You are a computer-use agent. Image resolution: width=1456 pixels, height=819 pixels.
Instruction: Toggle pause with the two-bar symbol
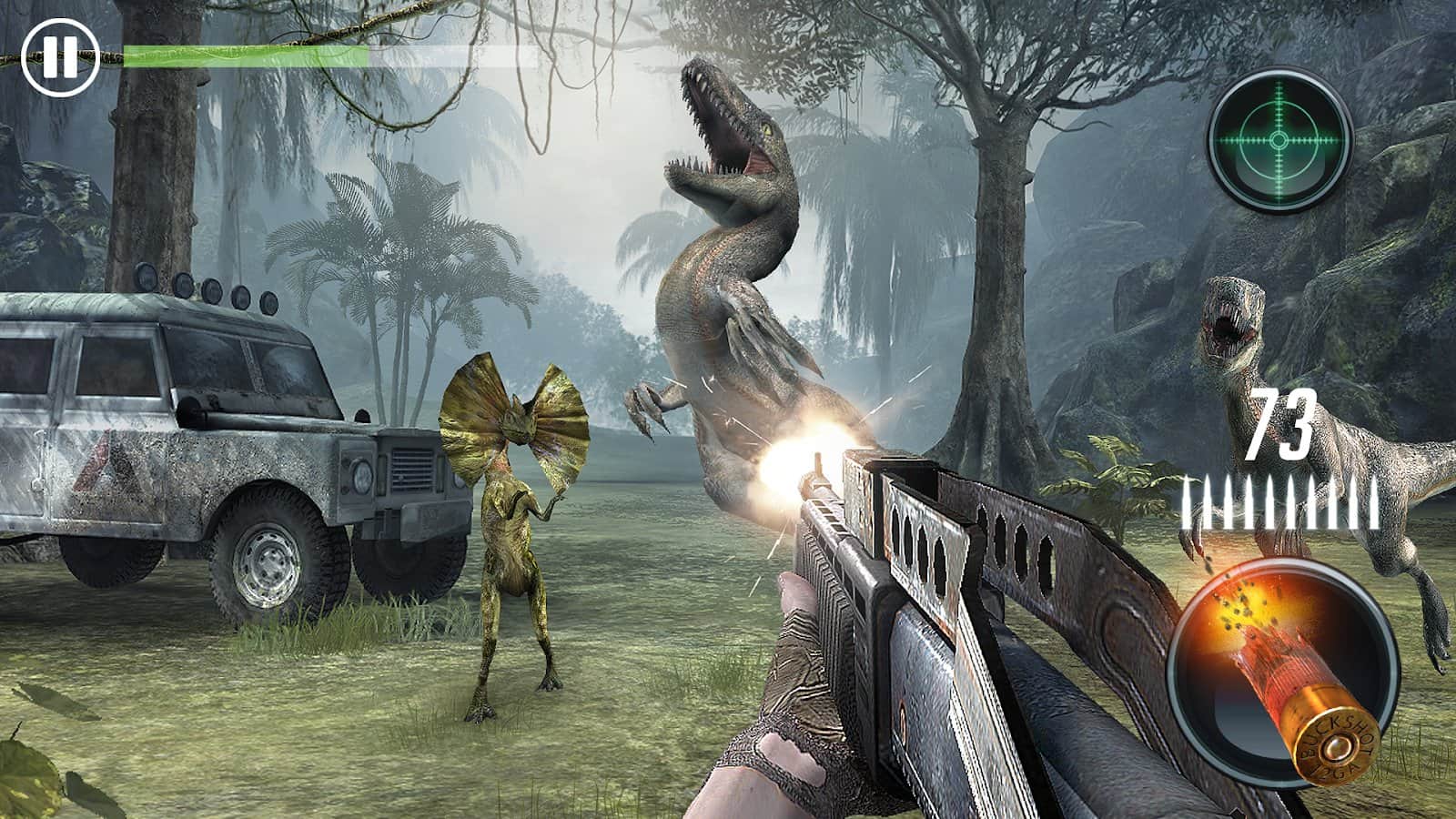coord(60,55)
